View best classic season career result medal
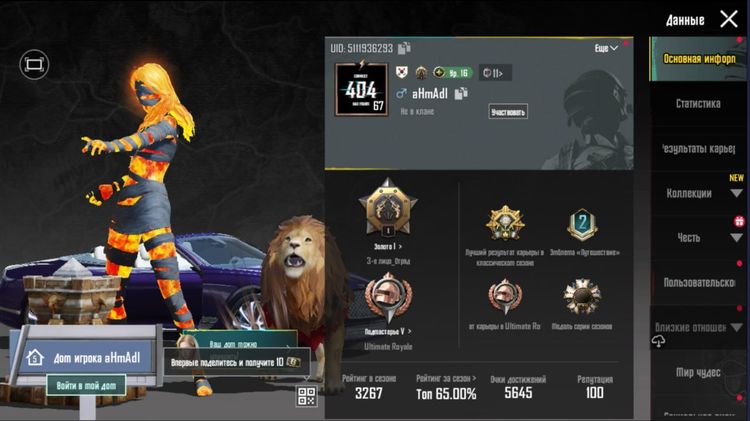Image resolution: width=750 pixels, height=421 pixels. (x=505, y=226)
